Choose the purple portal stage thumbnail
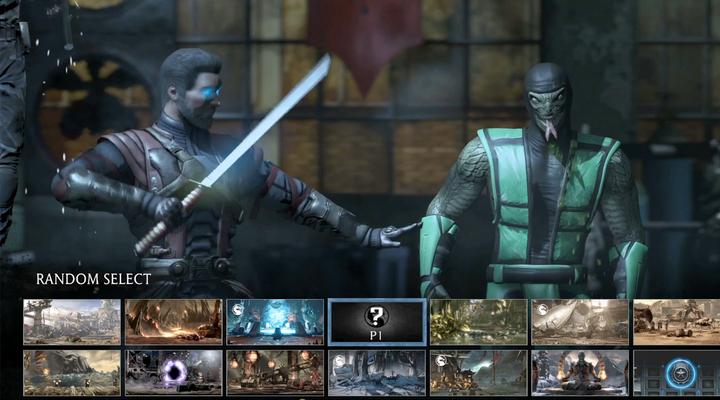 [174, 372]
